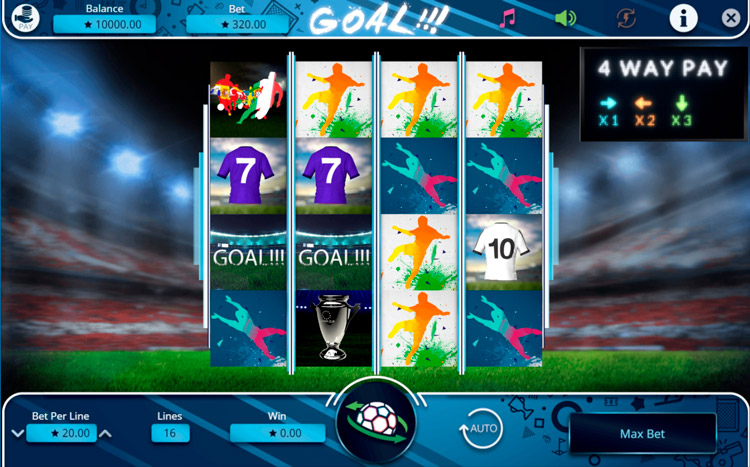The width and height of the screenshot is (750, 467).
Task: Spin the reels with the soccer ball button
Action: click(375, 423)
